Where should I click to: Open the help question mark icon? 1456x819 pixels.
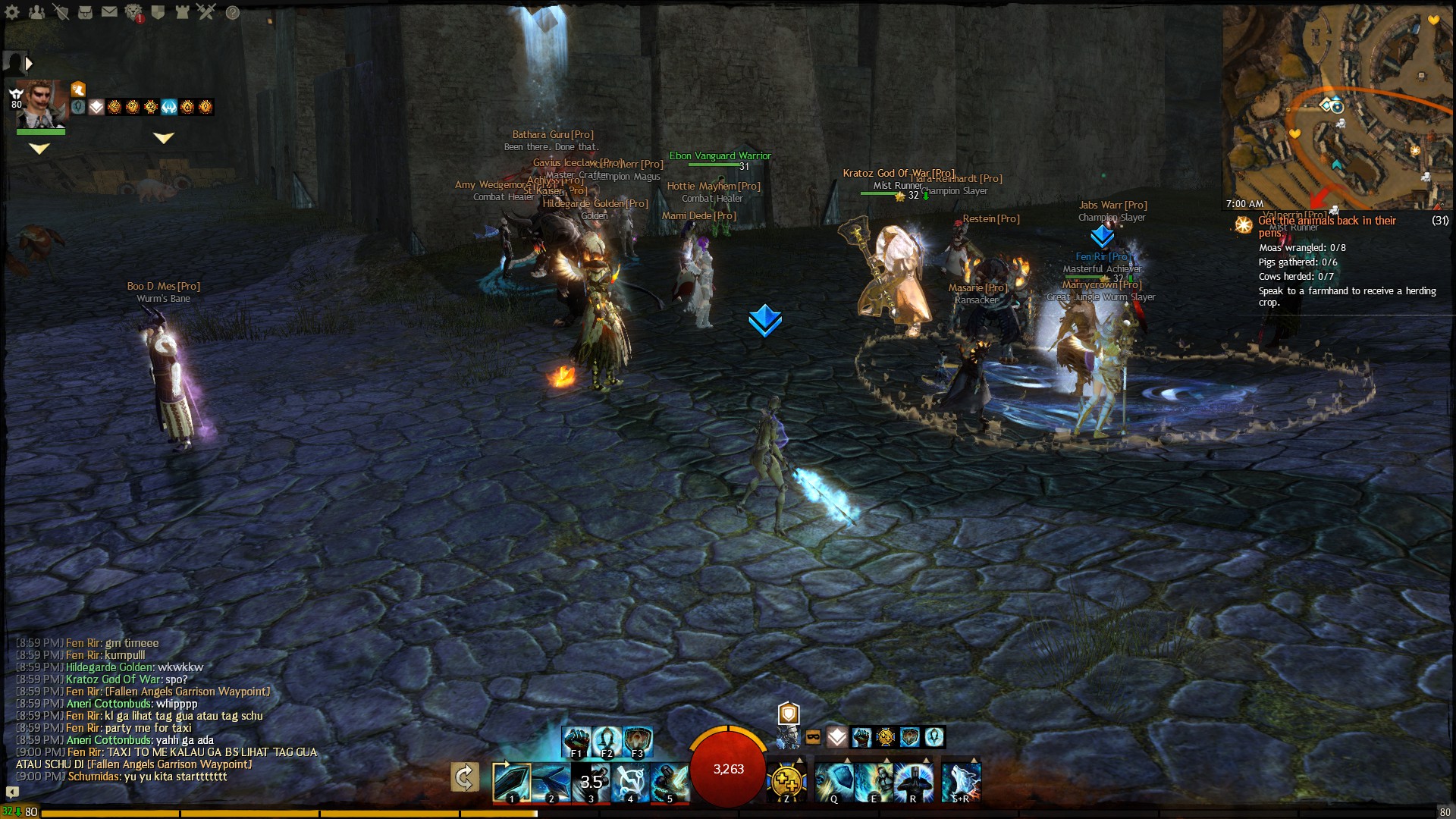(233, 12)
